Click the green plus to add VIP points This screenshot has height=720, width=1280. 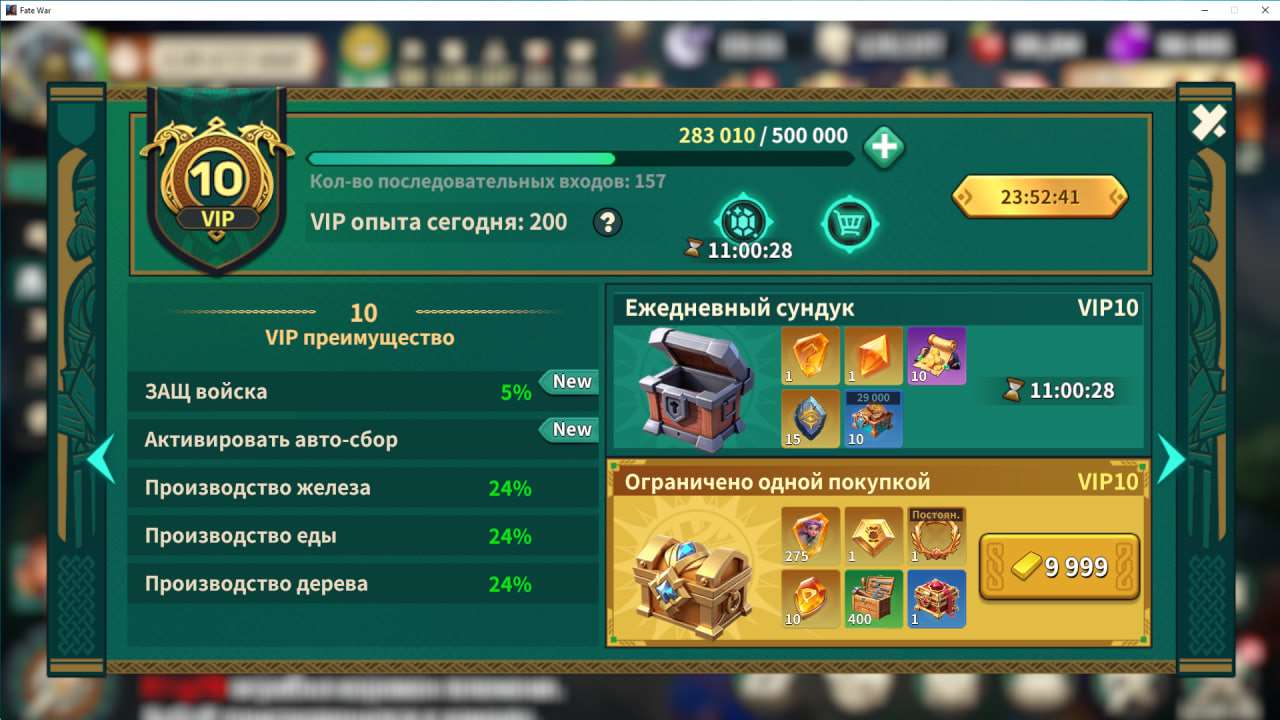[x=883, y=150]
